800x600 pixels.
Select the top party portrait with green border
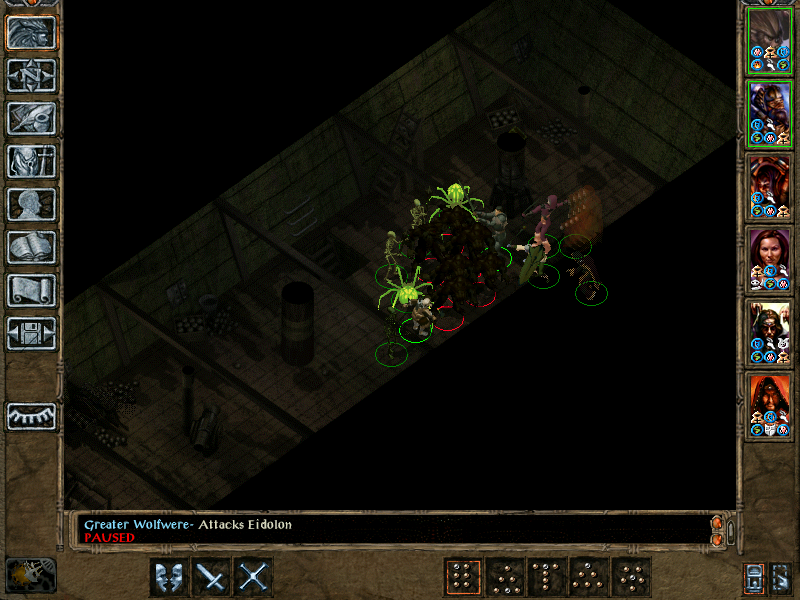[770, 41]
